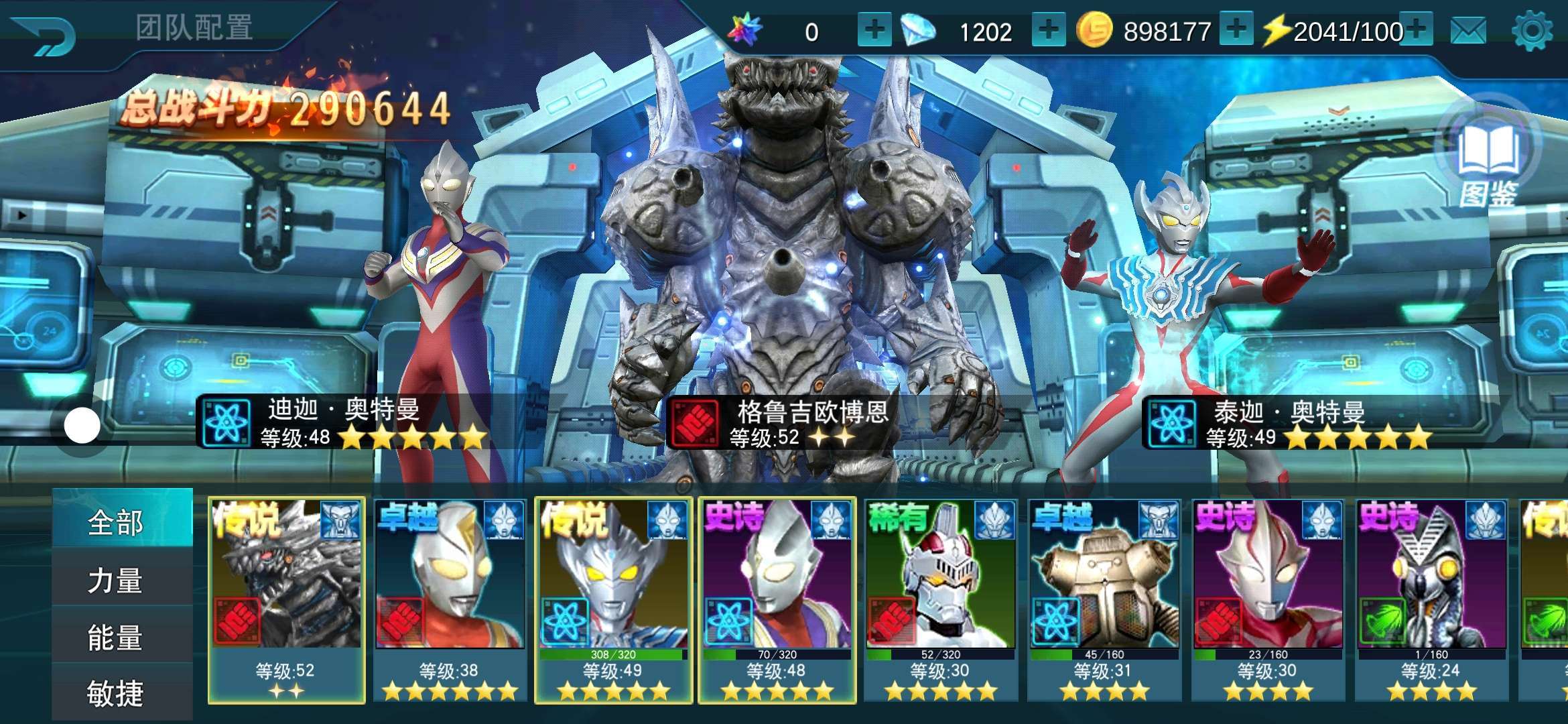Filter heroes by 能量 type
1568x724 pixels.
(115, 637)
